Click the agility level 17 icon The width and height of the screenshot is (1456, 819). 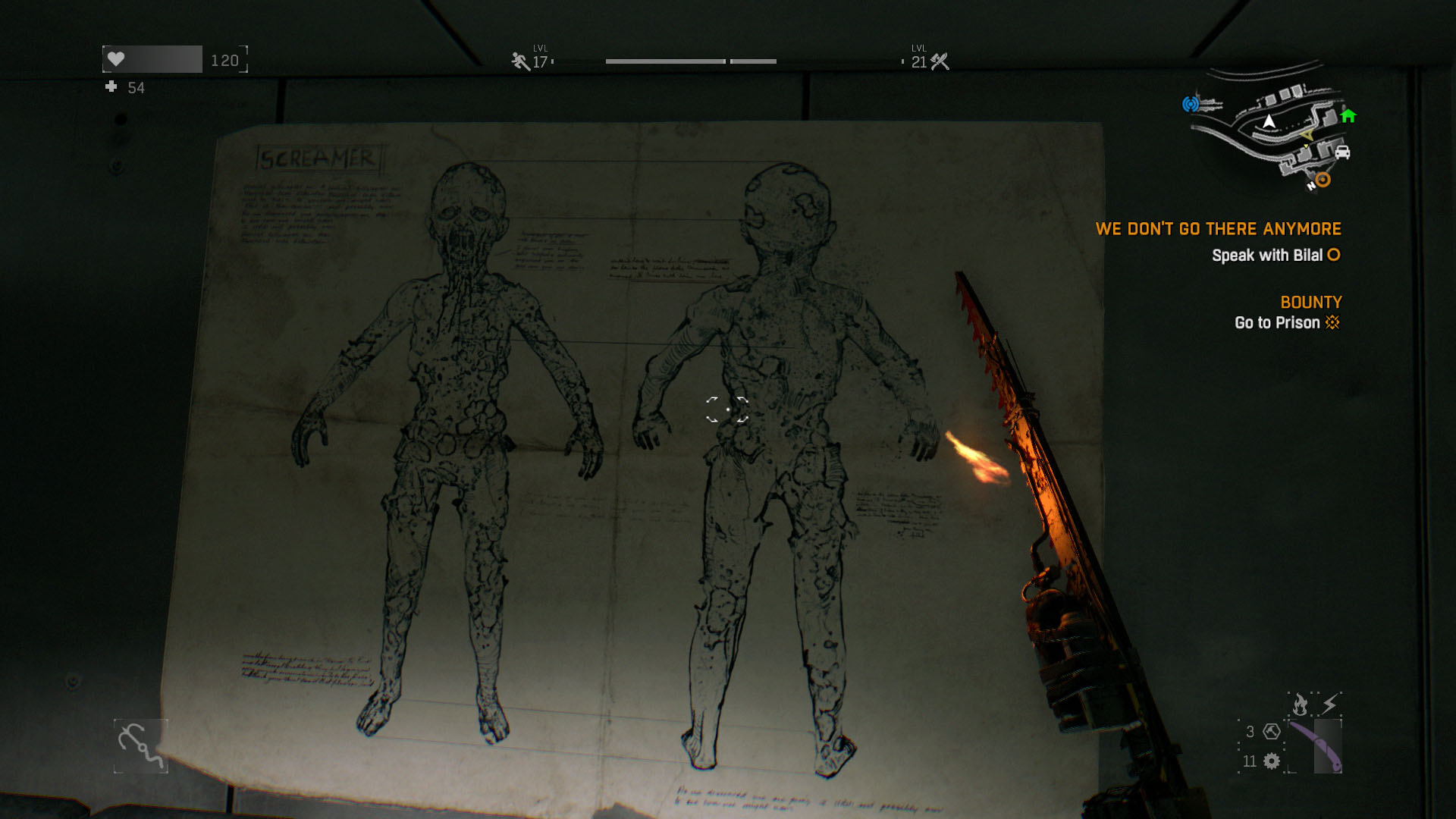521,61
